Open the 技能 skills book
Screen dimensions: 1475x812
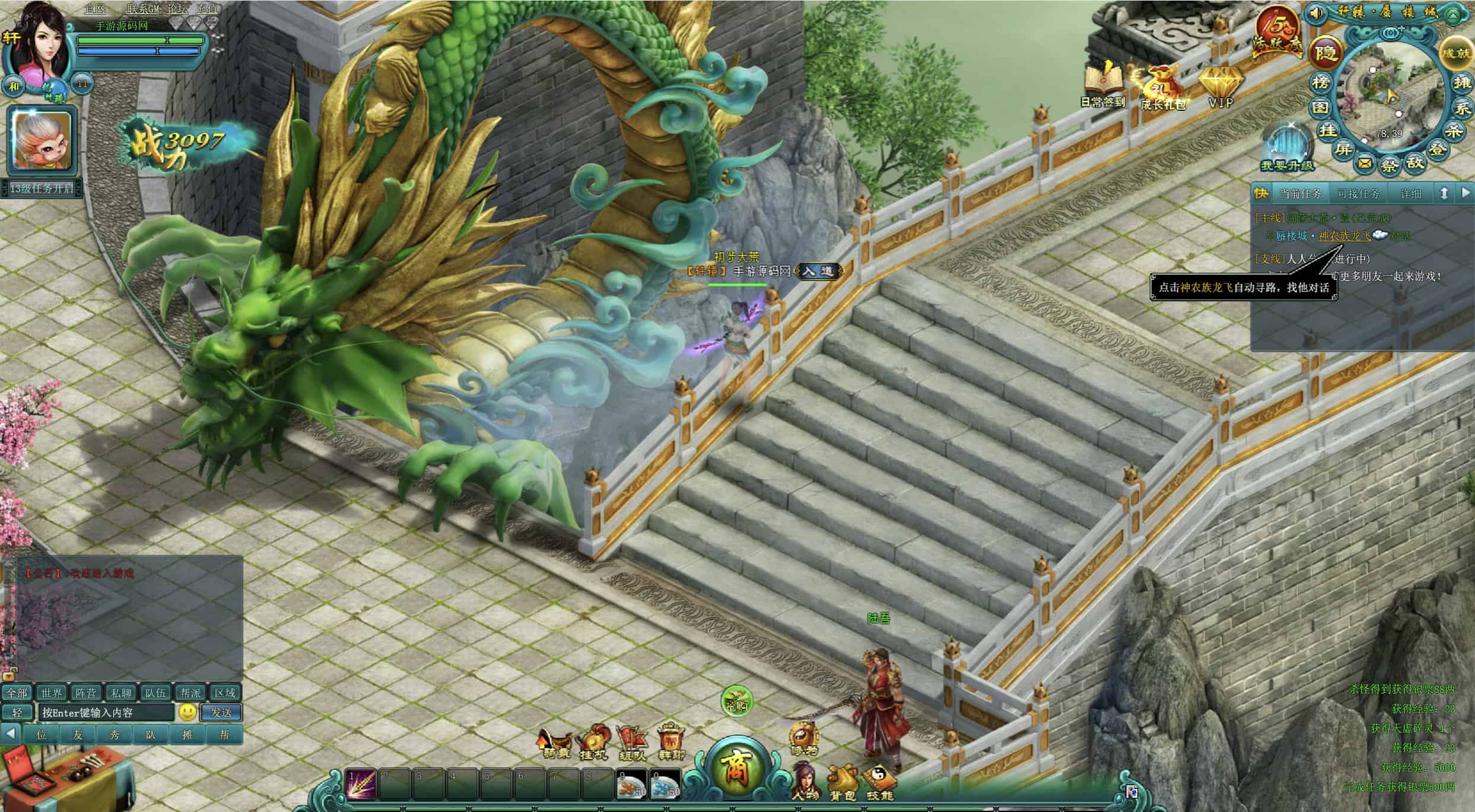click(x=879, y=782)
